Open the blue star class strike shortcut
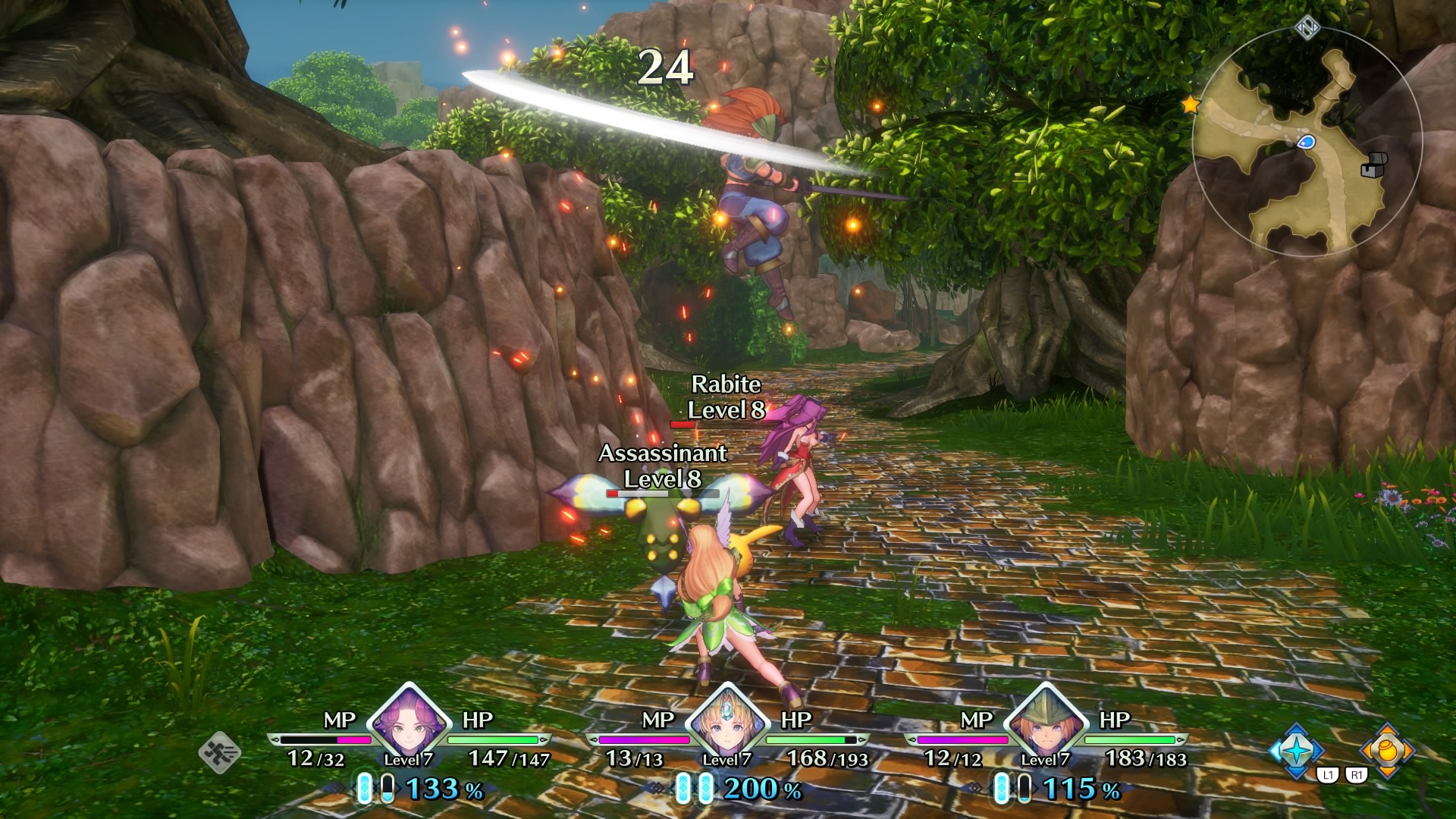Viewport: 1456px width, 819px height. pyautogui.click(x=1296, y=751)
